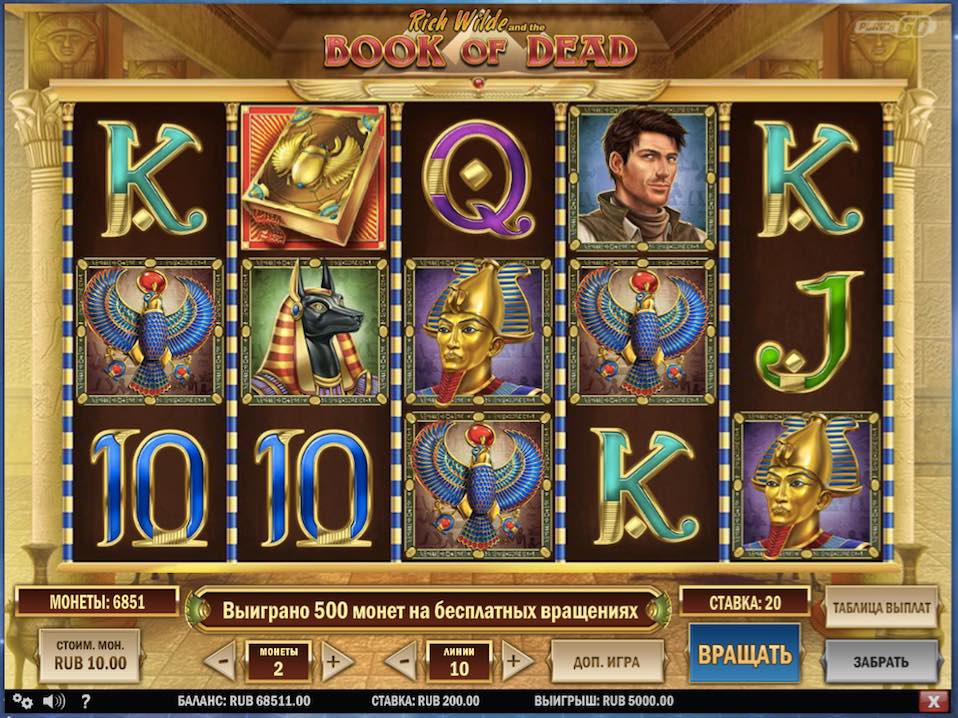Add one more ЛИНИИ payline

click(516, 661)
